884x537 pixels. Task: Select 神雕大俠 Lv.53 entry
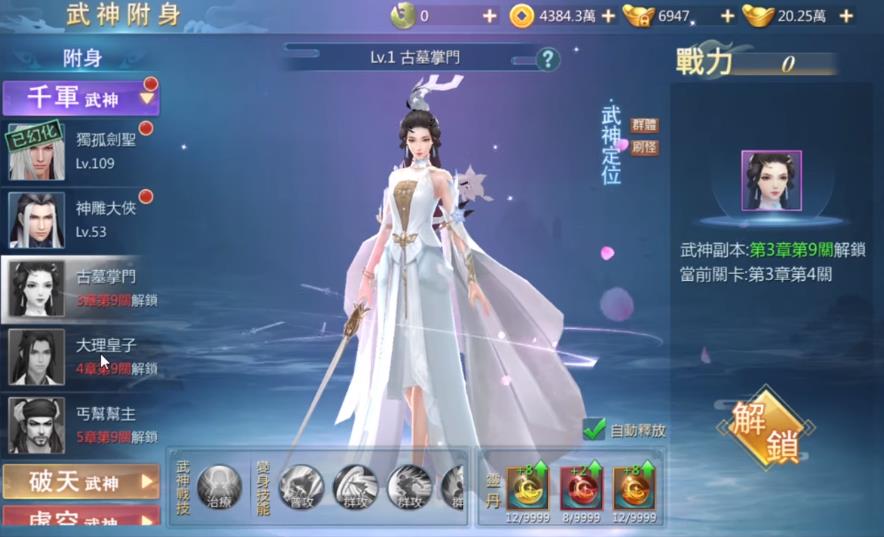81,219
